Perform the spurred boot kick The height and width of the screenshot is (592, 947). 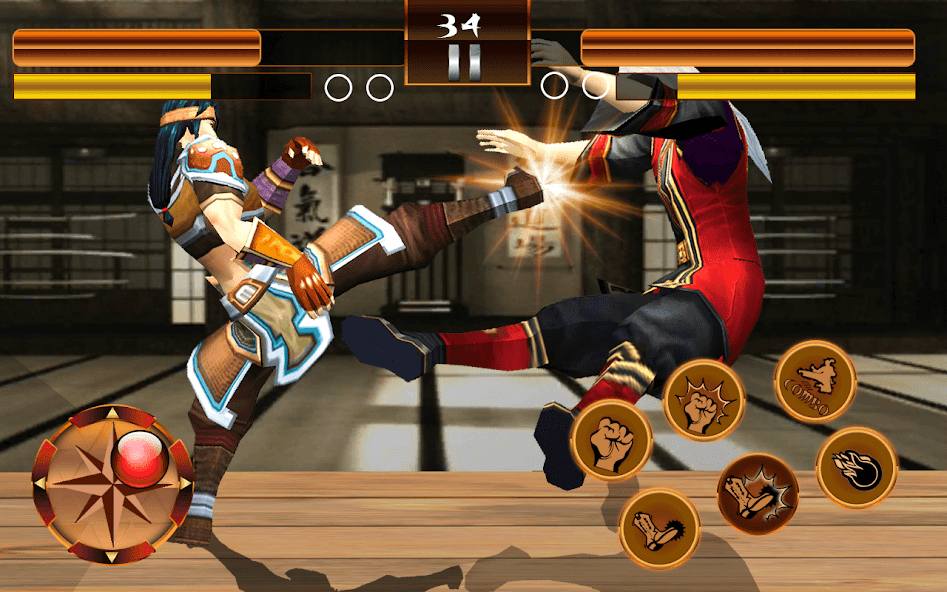(x=659, y=528)
